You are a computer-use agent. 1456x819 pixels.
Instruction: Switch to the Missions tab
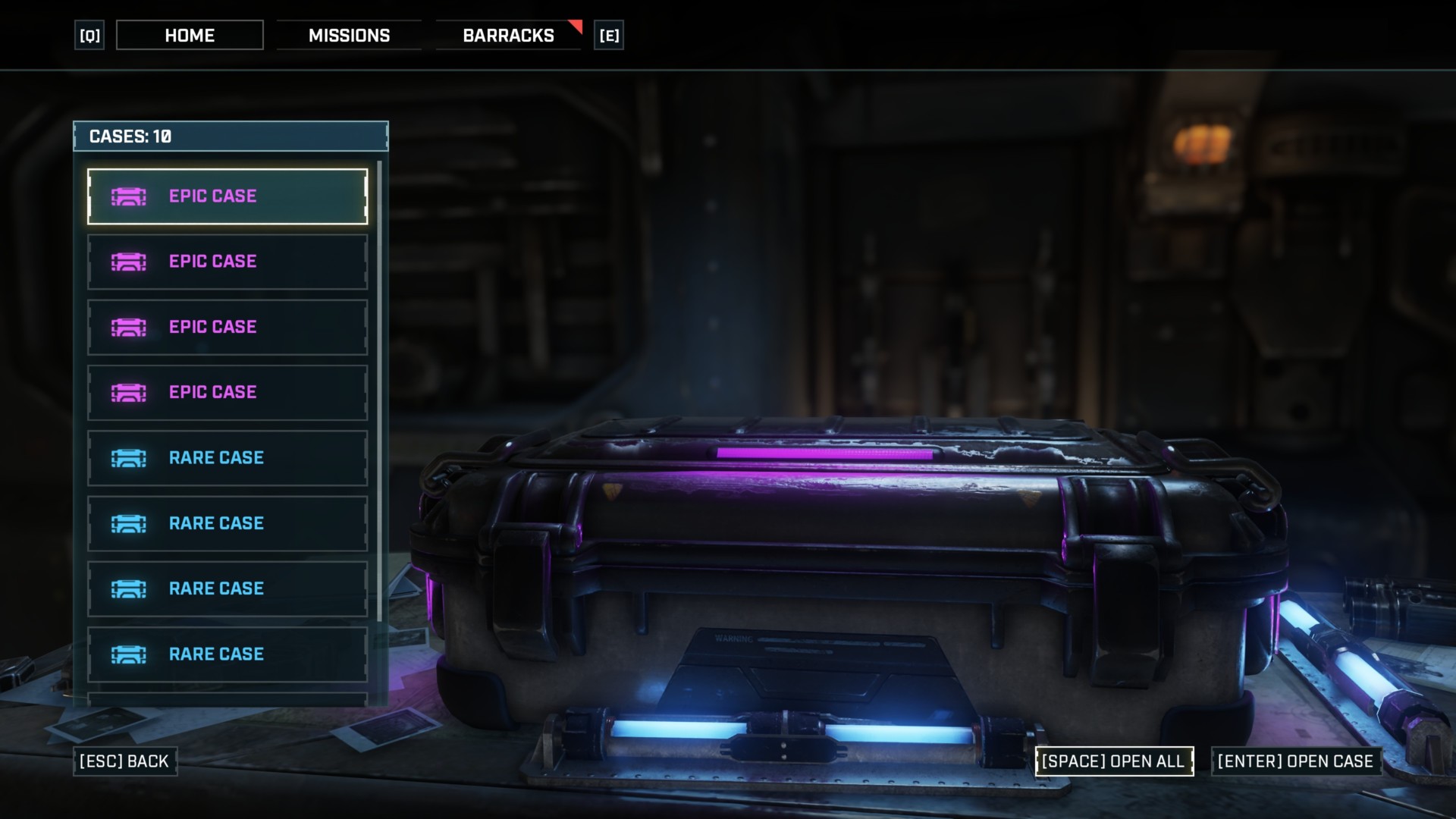pos(350,35)
